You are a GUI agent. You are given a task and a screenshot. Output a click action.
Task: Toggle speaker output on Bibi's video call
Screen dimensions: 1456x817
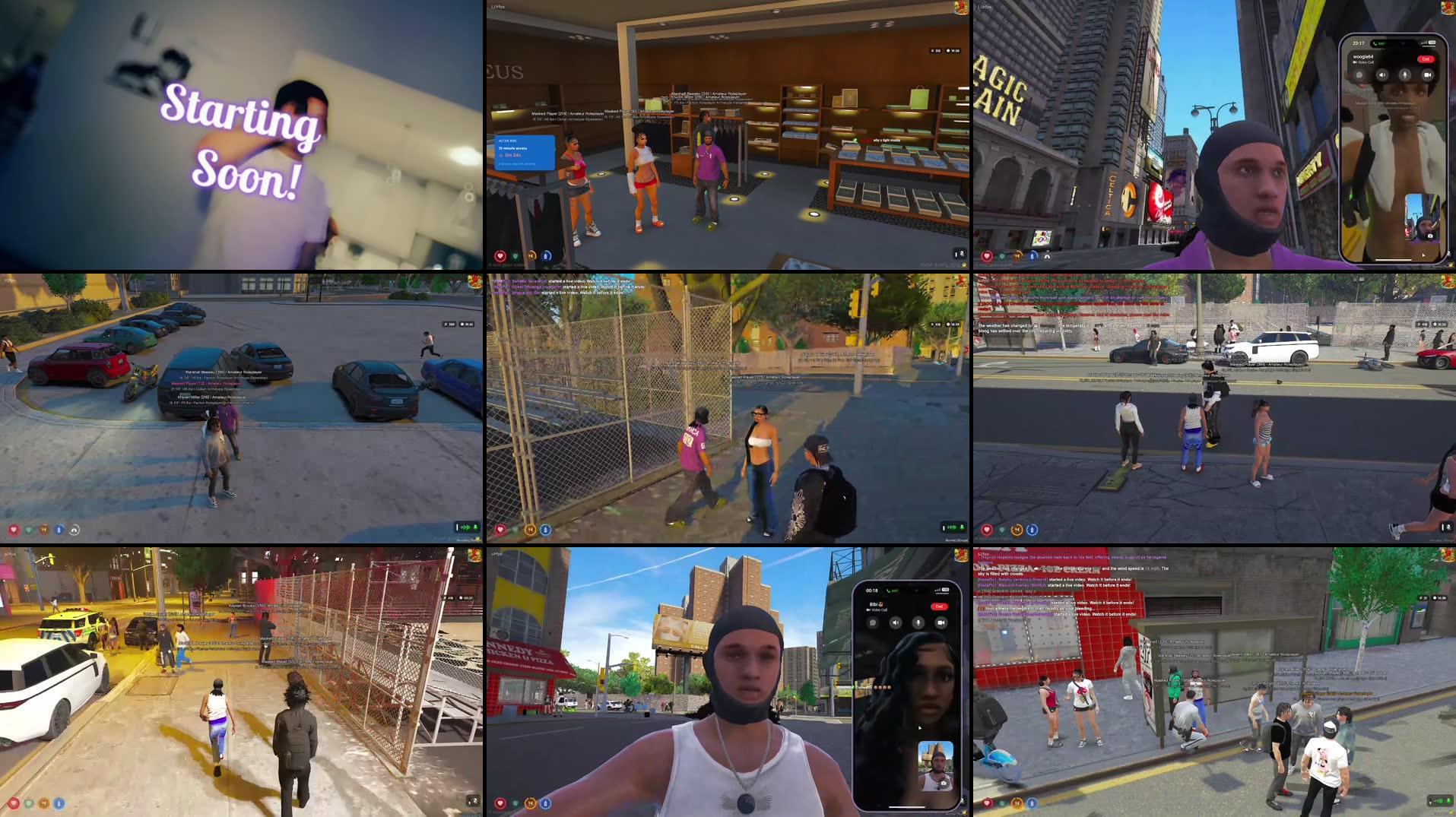(896, 623)
